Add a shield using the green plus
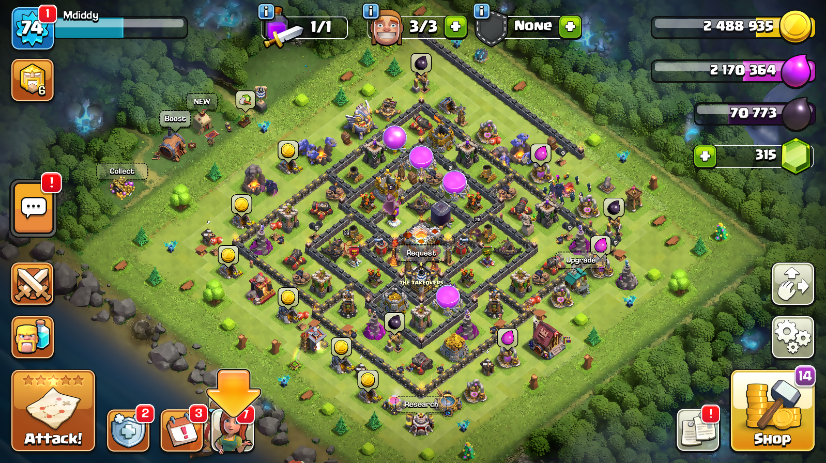Image resolution: width=826 pixels, height=463 pixels. tap(570, 27)
